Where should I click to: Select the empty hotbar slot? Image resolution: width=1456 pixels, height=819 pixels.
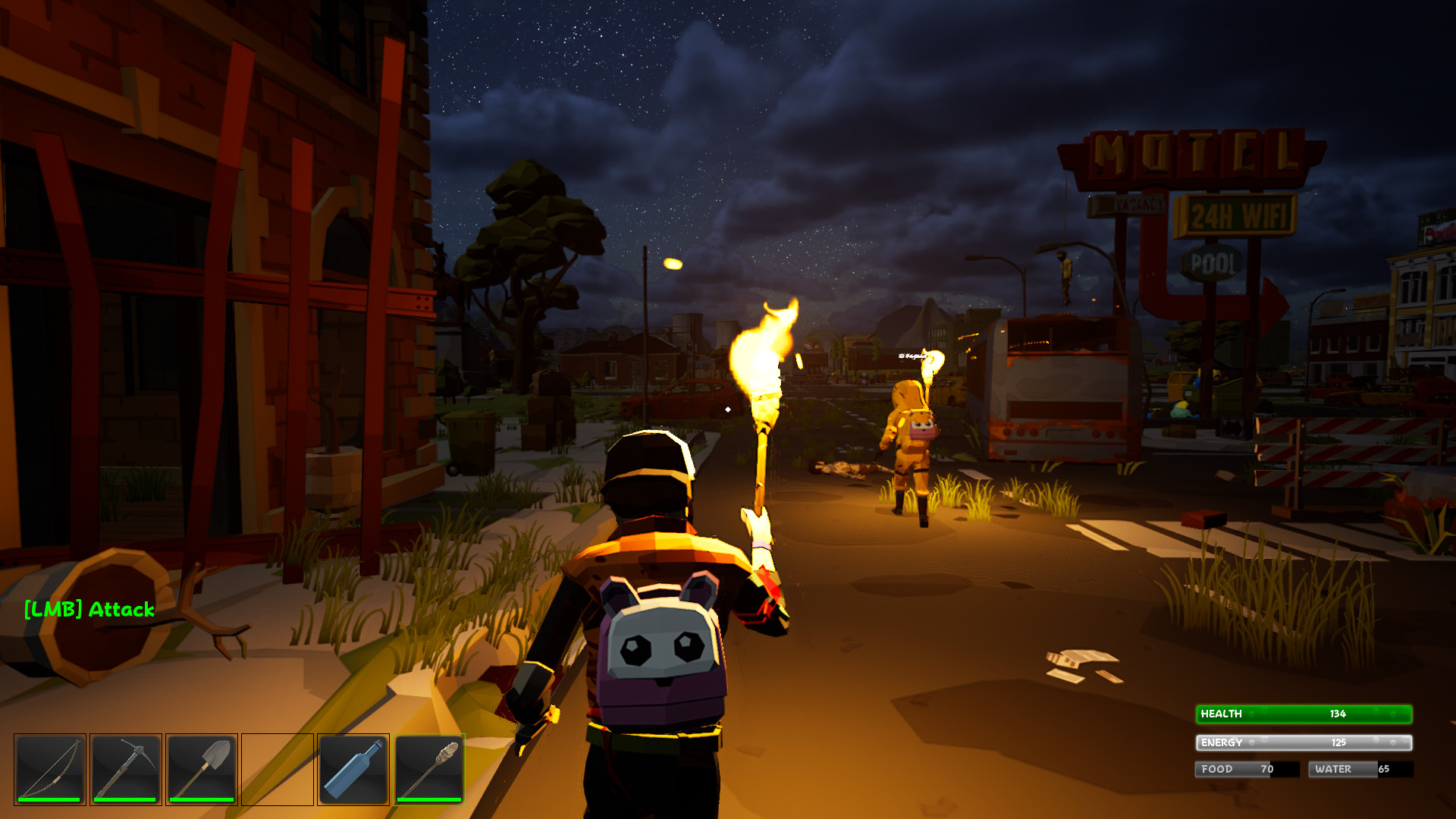tap(278, 769)
